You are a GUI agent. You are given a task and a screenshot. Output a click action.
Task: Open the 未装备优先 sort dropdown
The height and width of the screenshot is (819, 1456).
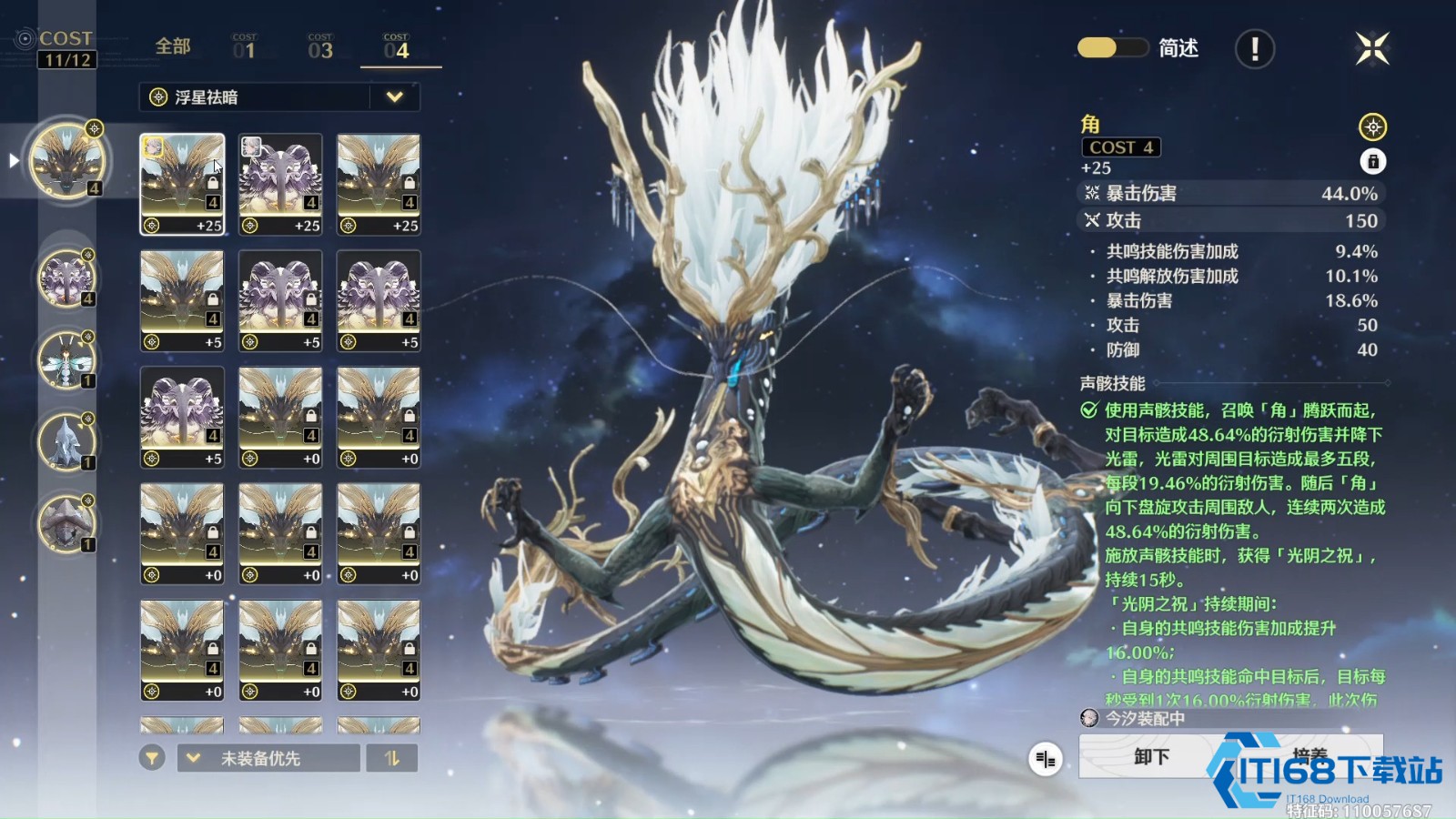[x=269, y=758]
